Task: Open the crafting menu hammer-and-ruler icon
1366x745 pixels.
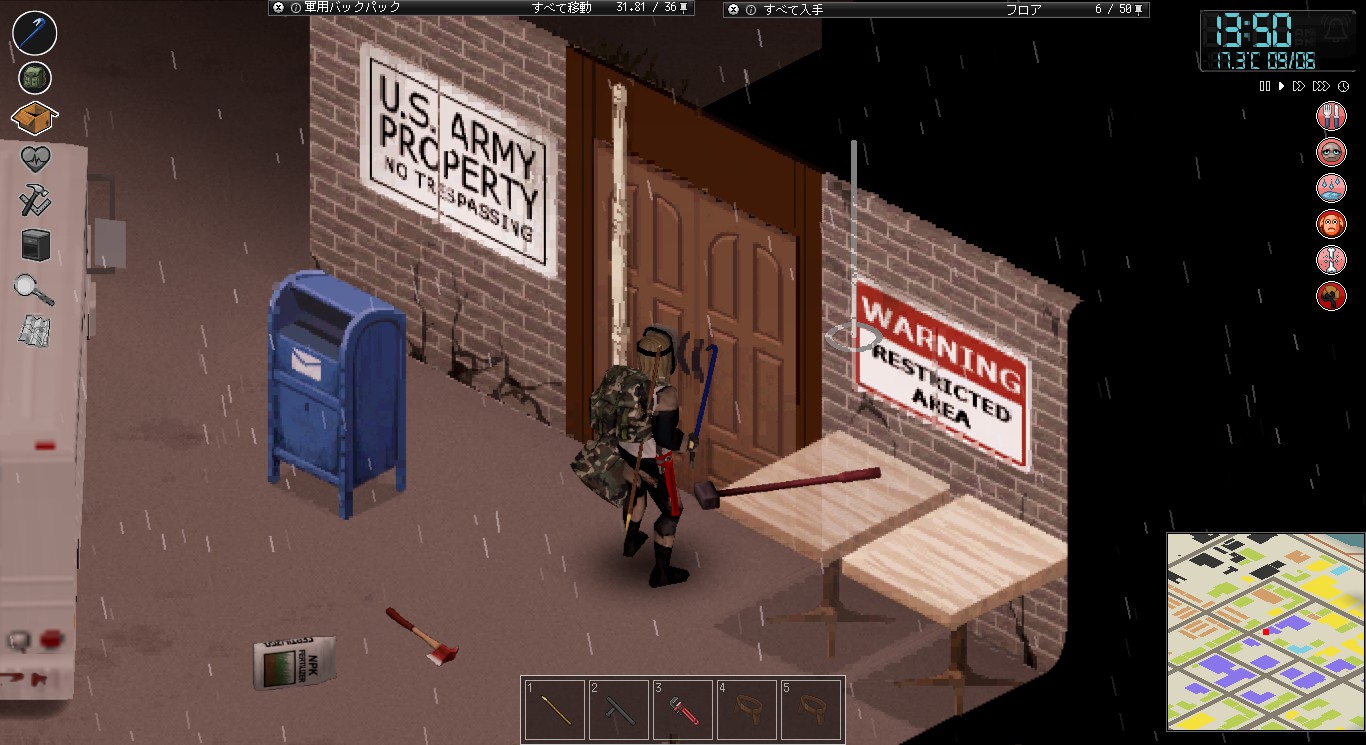Action: click(x=35, y=200)
